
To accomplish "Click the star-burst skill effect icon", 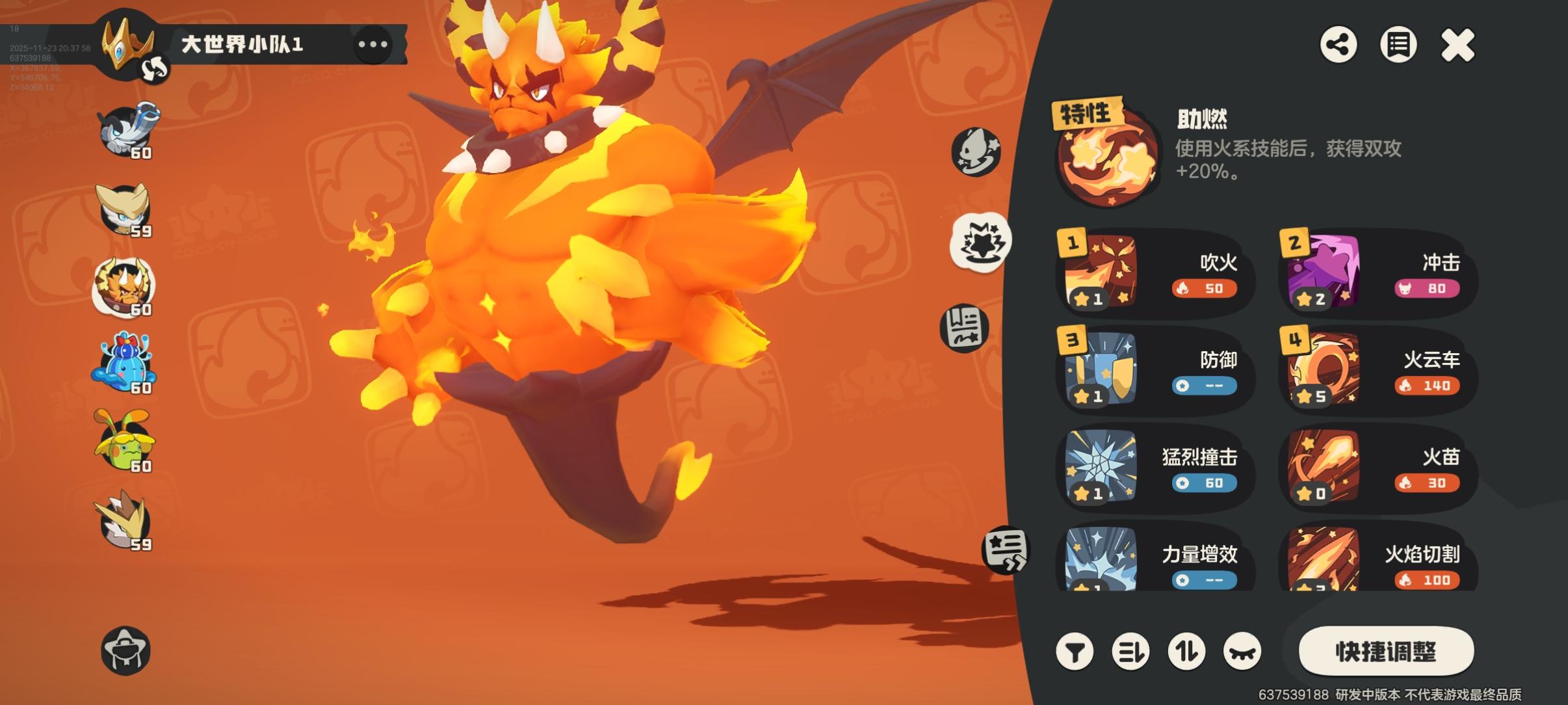I will (982, 239).
